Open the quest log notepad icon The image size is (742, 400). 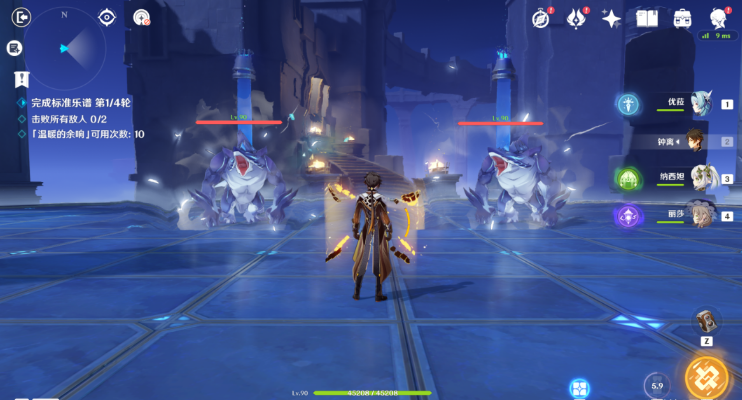coord(14,48)
